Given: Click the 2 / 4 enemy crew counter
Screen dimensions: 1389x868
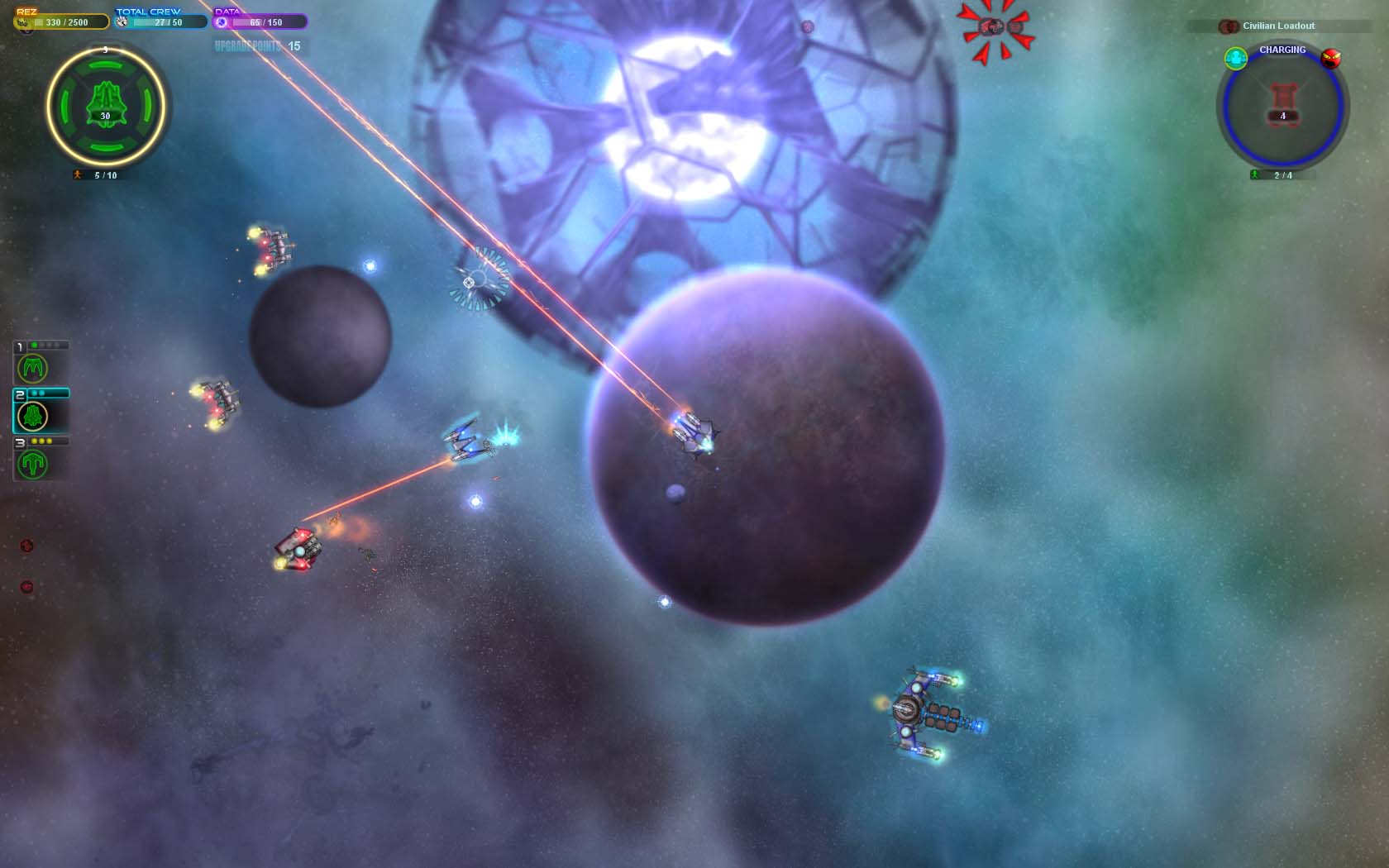Looking at the screenshot, I should (x=1282, y=175).
